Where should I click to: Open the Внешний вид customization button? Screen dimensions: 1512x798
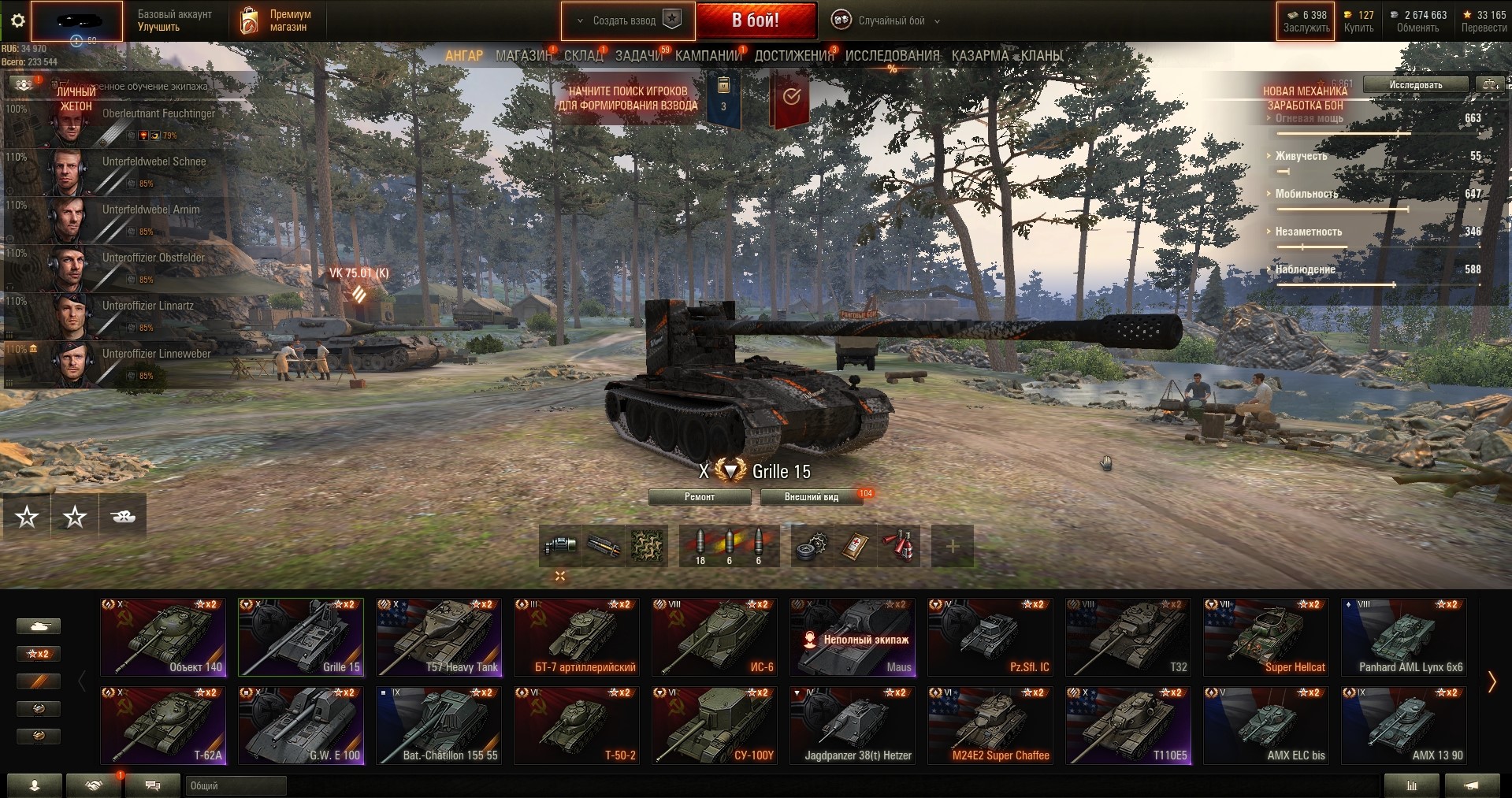tap(811, 497)
